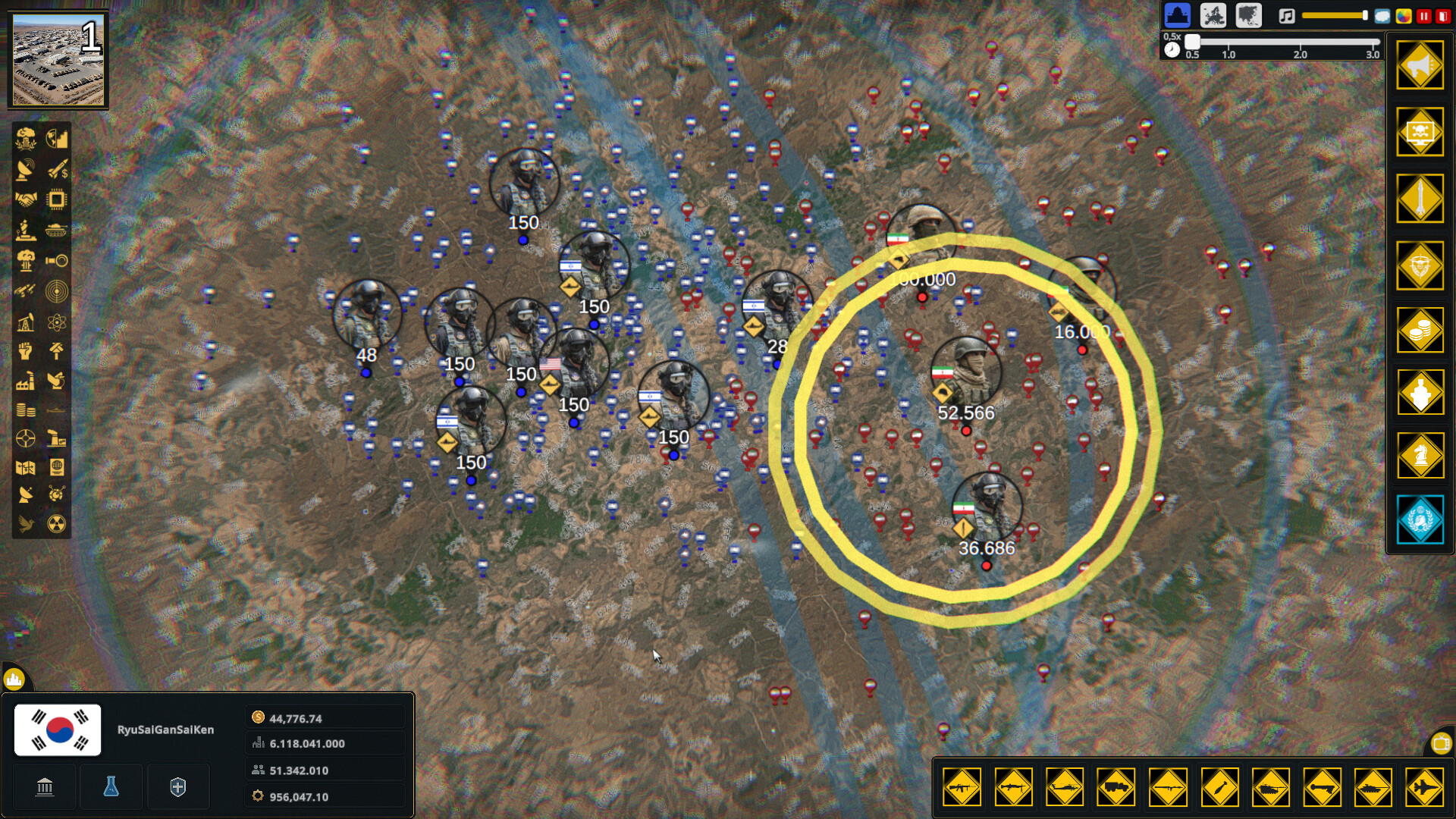This screenshot has height=819, width=1456.
Task: Click the research flask icon in the bottom-left panel
Action: [x=111, y=786]
